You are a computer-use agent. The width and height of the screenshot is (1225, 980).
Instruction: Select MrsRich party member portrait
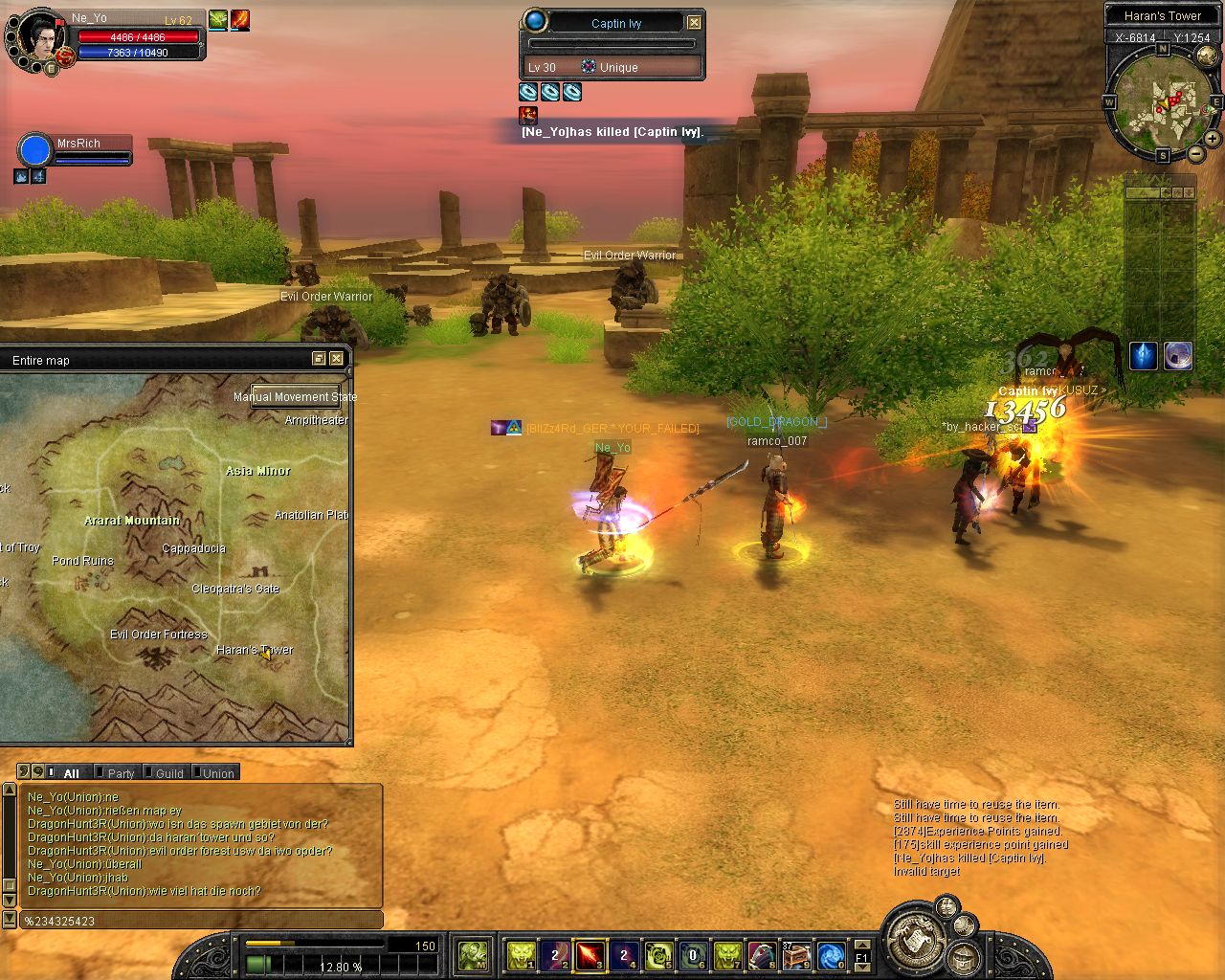[x=34, y=151]
